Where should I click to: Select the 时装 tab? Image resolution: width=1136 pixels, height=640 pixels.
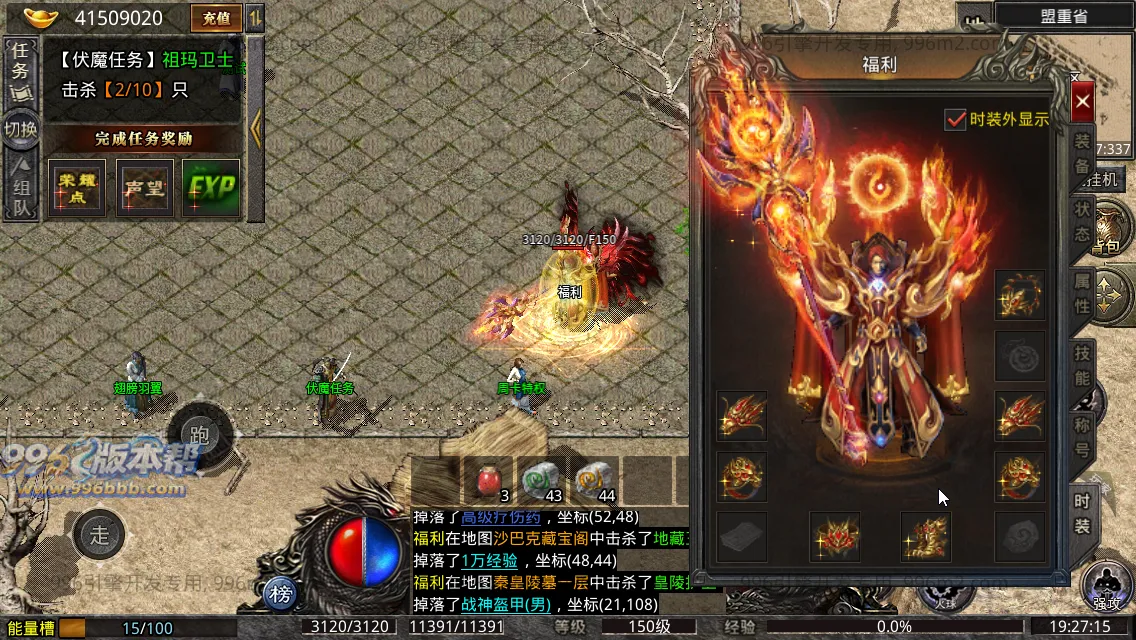tap(1082, 513)
